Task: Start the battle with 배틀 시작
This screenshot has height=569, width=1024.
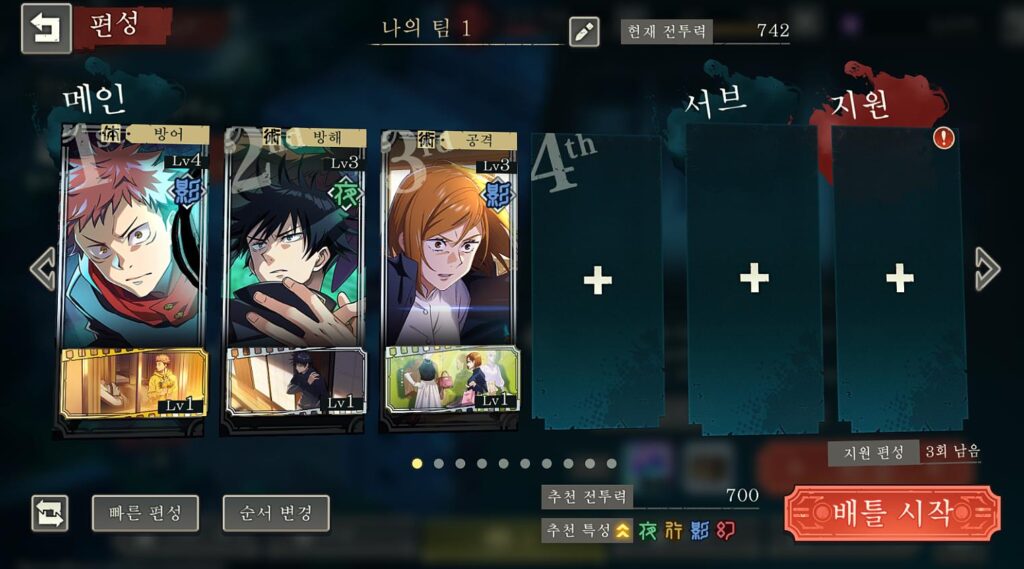Action: point(892,513)
